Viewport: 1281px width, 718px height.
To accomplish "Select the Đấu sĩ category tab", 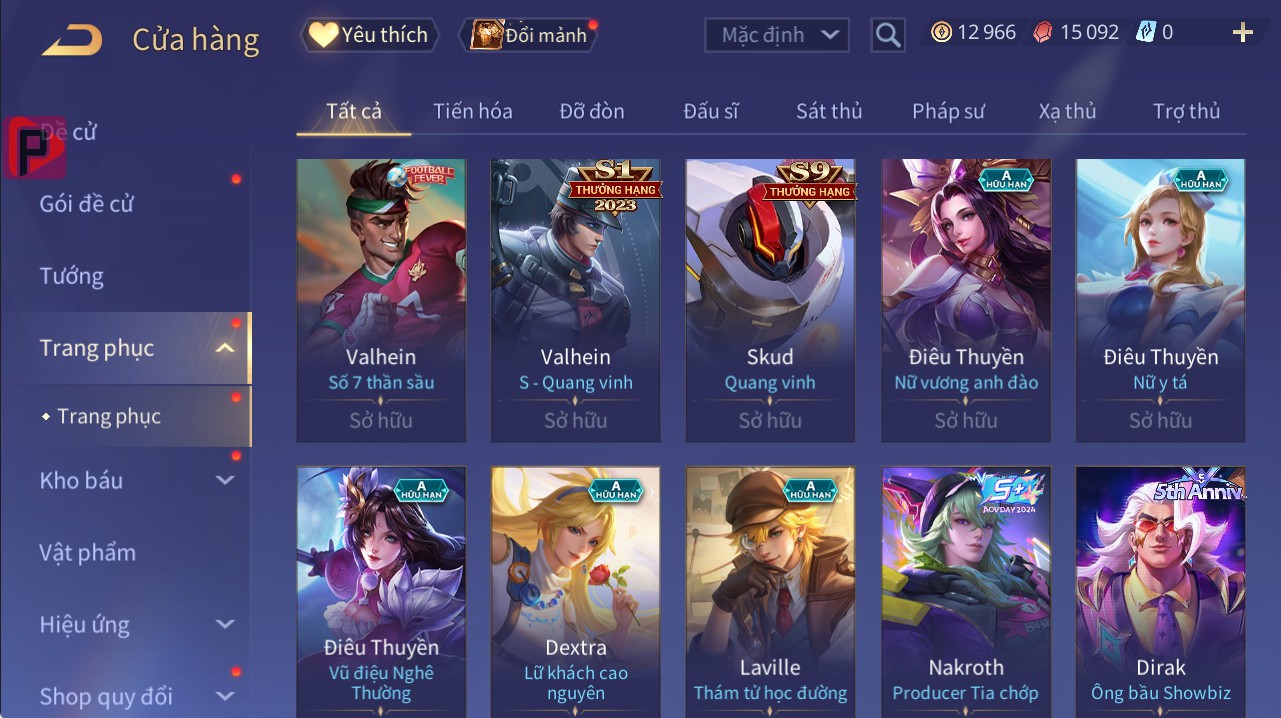I will click(x=710, y=111).
